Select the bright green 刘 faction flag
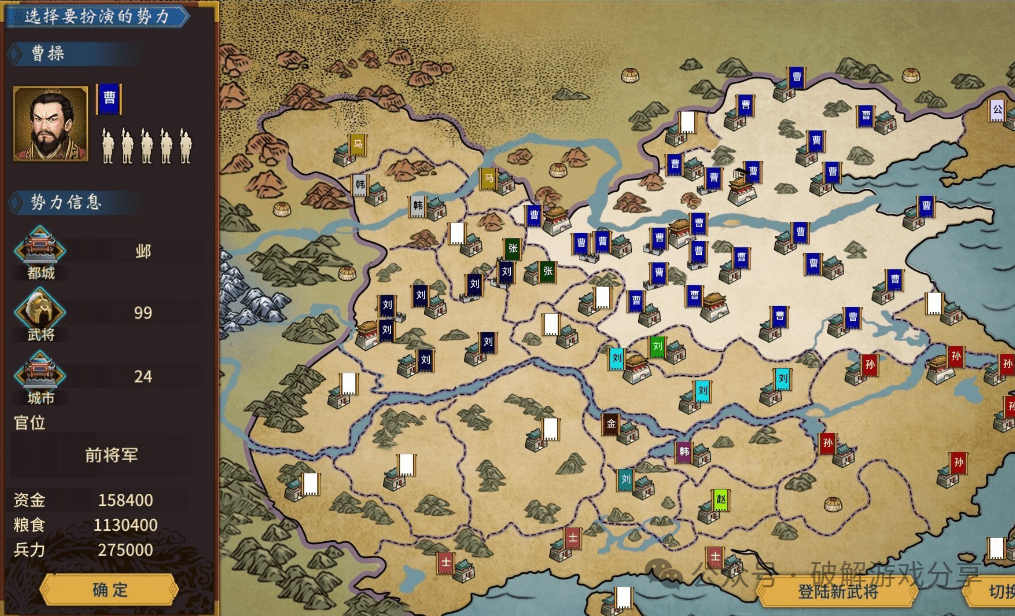This screenshot has height=616, width=1015. [x=657, y=347]
